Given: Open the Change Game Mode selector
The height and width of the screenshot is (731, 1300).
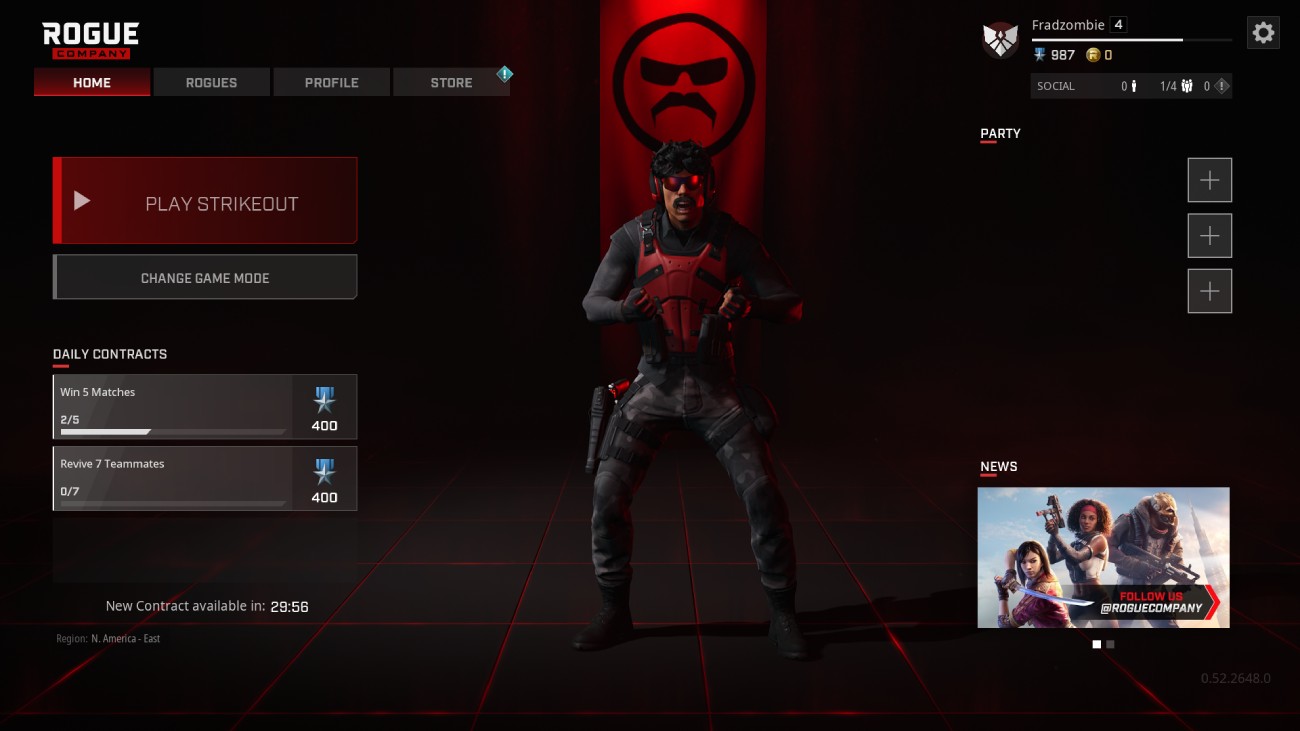Looking at the screenshot, I should point(204,277).
